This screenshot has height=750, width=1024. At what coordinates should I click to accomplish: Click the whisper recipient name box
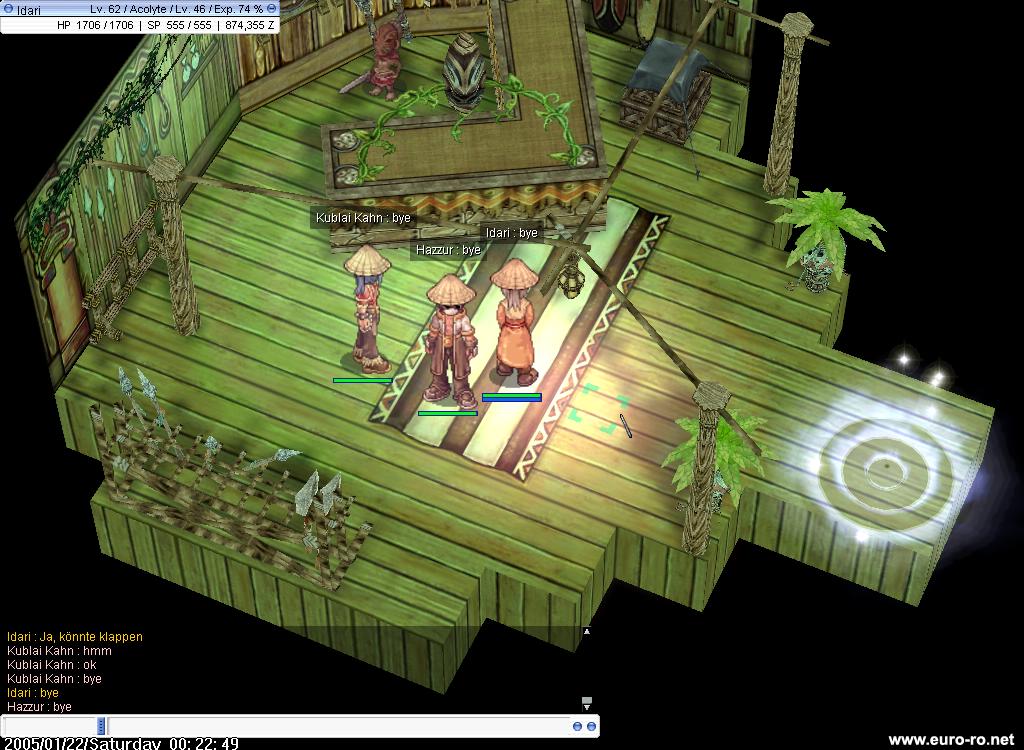pos(50,726)
